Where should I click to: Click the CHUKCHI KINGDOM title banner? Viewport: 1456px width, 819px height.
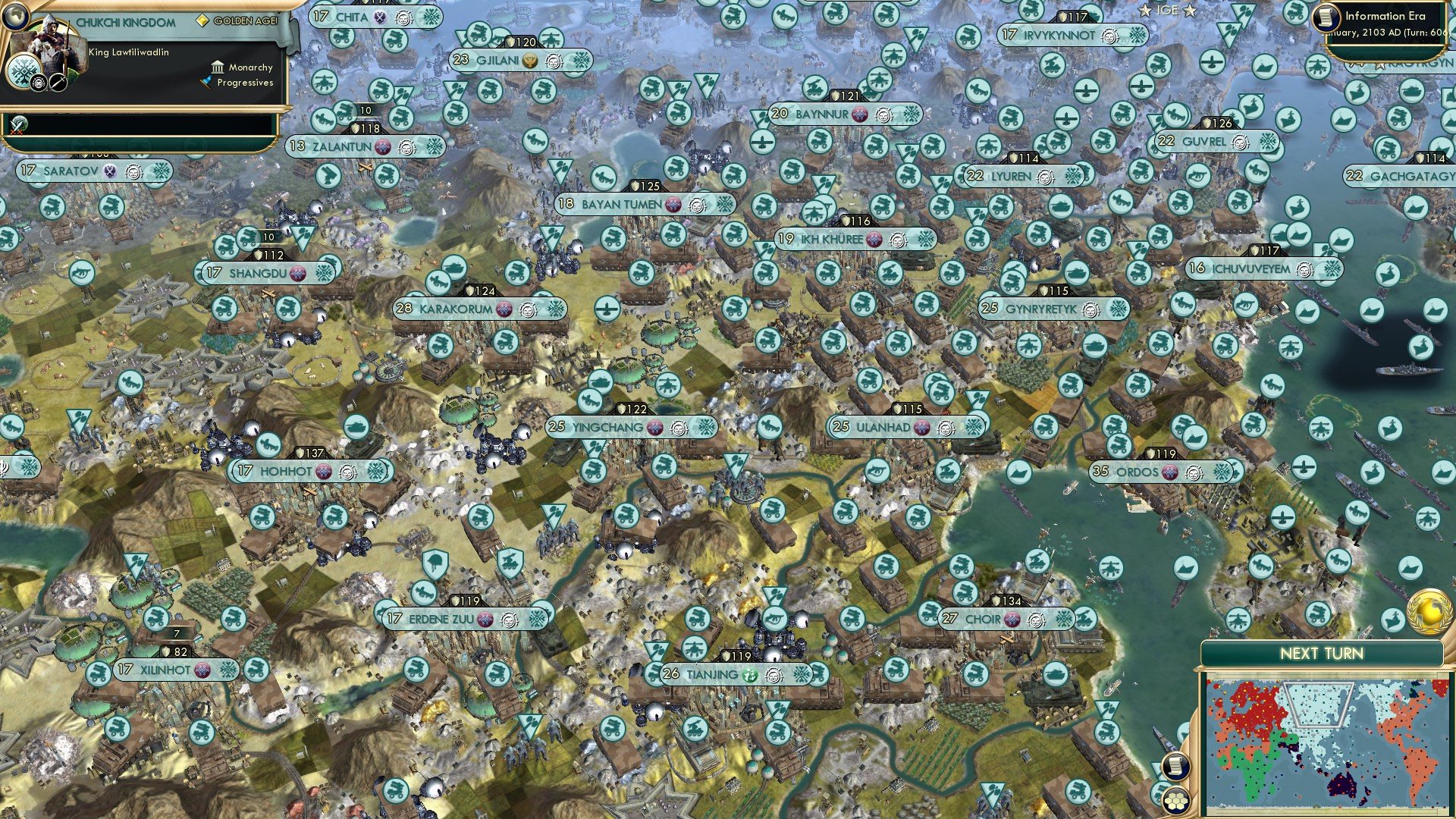[x=125, y=23]
